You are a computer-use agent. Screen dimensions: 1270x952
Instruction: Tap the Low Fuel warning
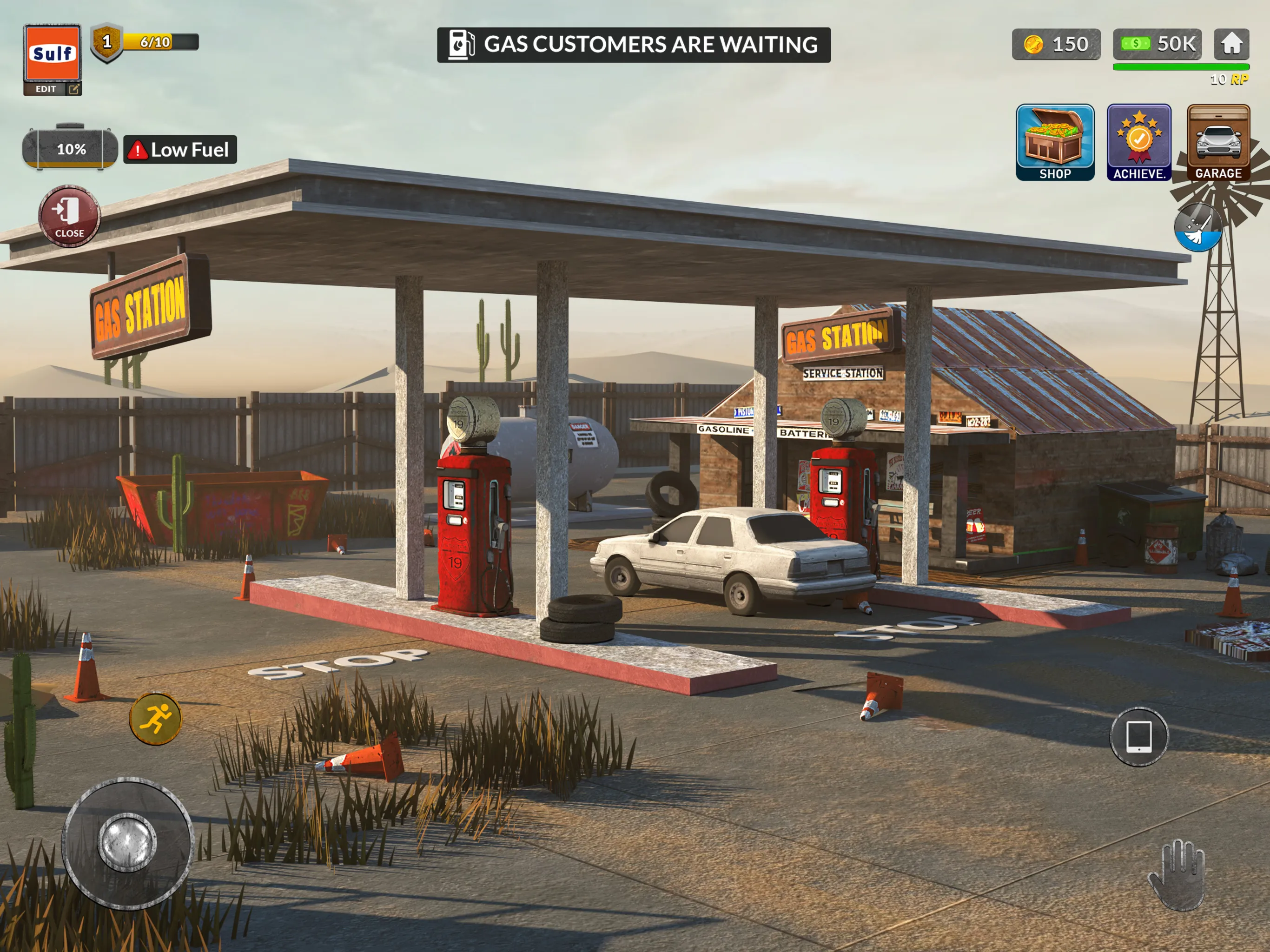click(x=180, y=150)
